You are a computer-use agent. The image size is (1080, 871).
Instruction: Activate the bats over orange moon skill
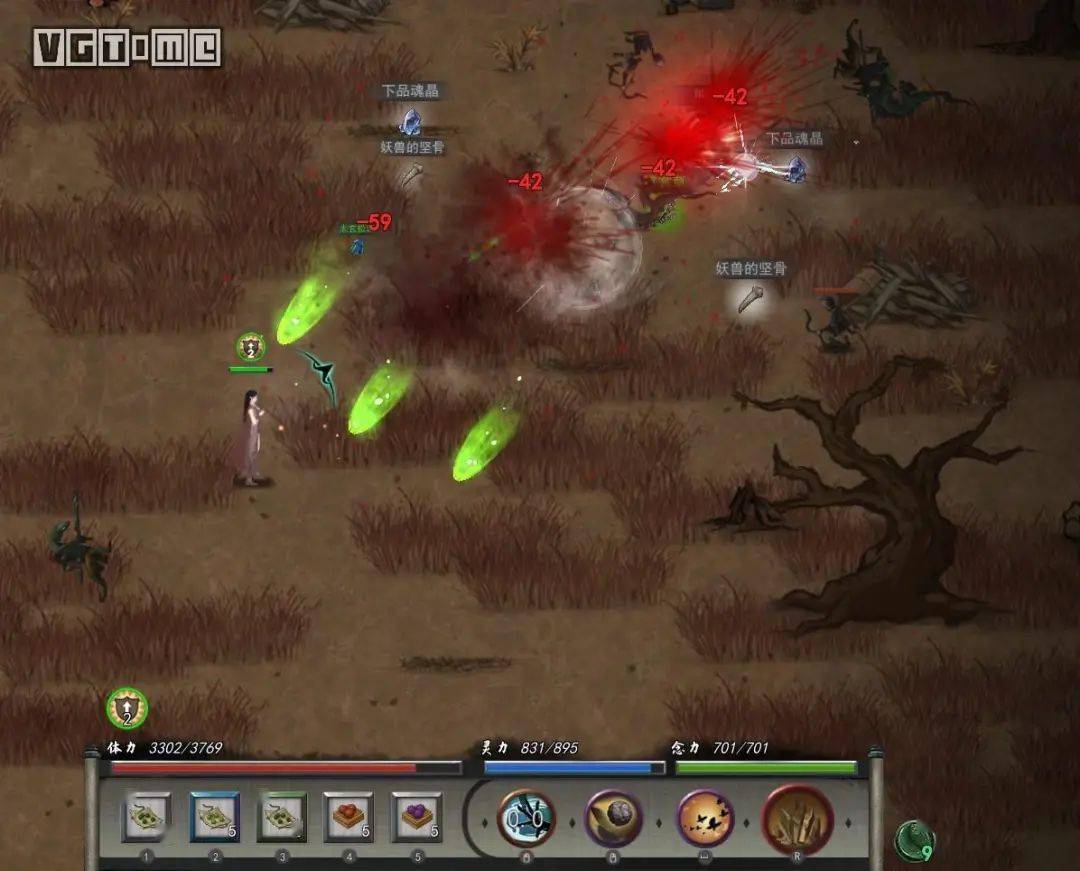[x=706, y=818]
